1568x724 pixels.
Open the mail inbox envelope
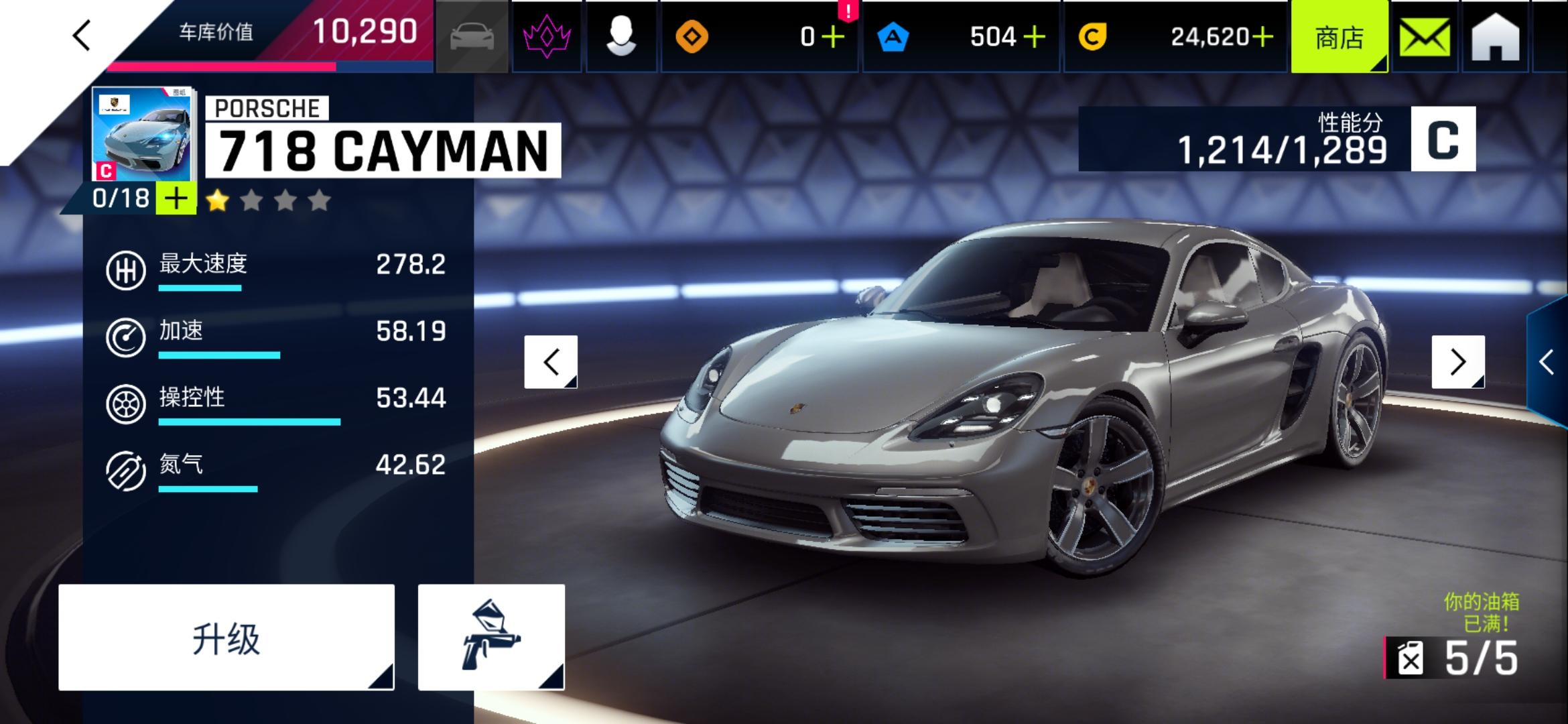[1425, 37]
